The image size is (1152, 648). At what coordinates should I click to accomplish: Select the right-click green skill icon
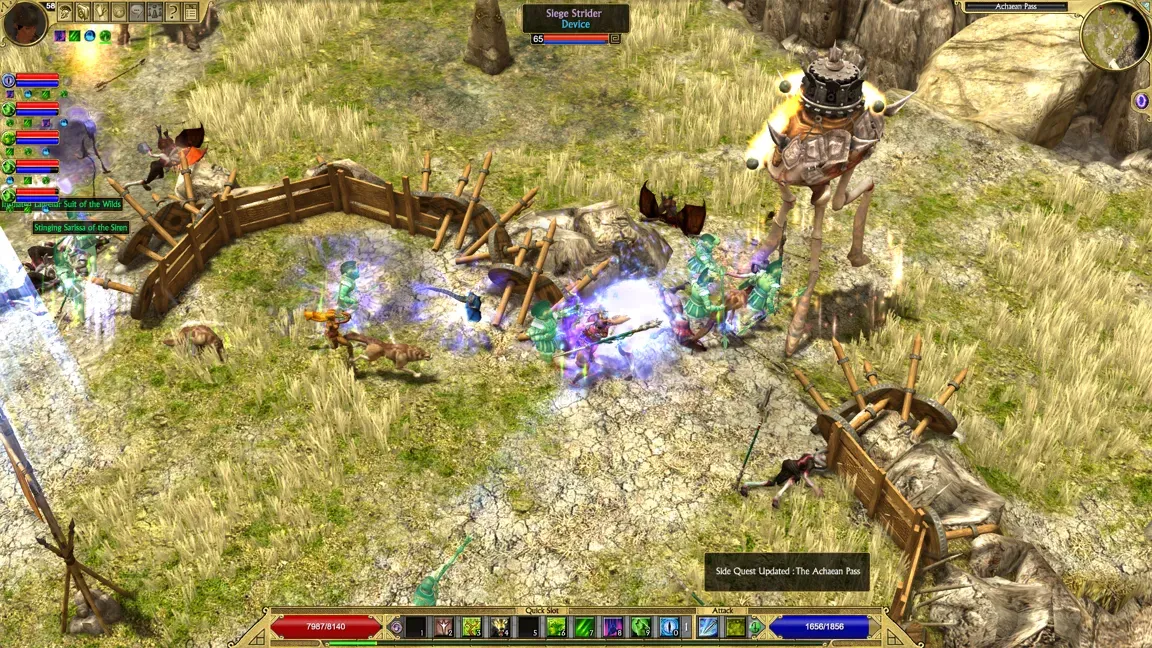tap(735, 627)
